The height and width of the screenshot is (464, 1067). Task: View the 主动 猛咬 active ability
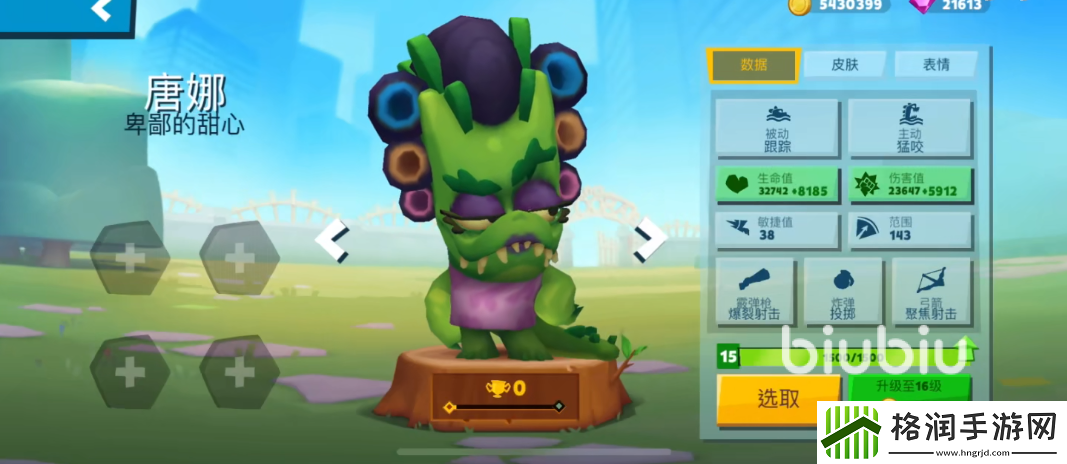point(910,127)
